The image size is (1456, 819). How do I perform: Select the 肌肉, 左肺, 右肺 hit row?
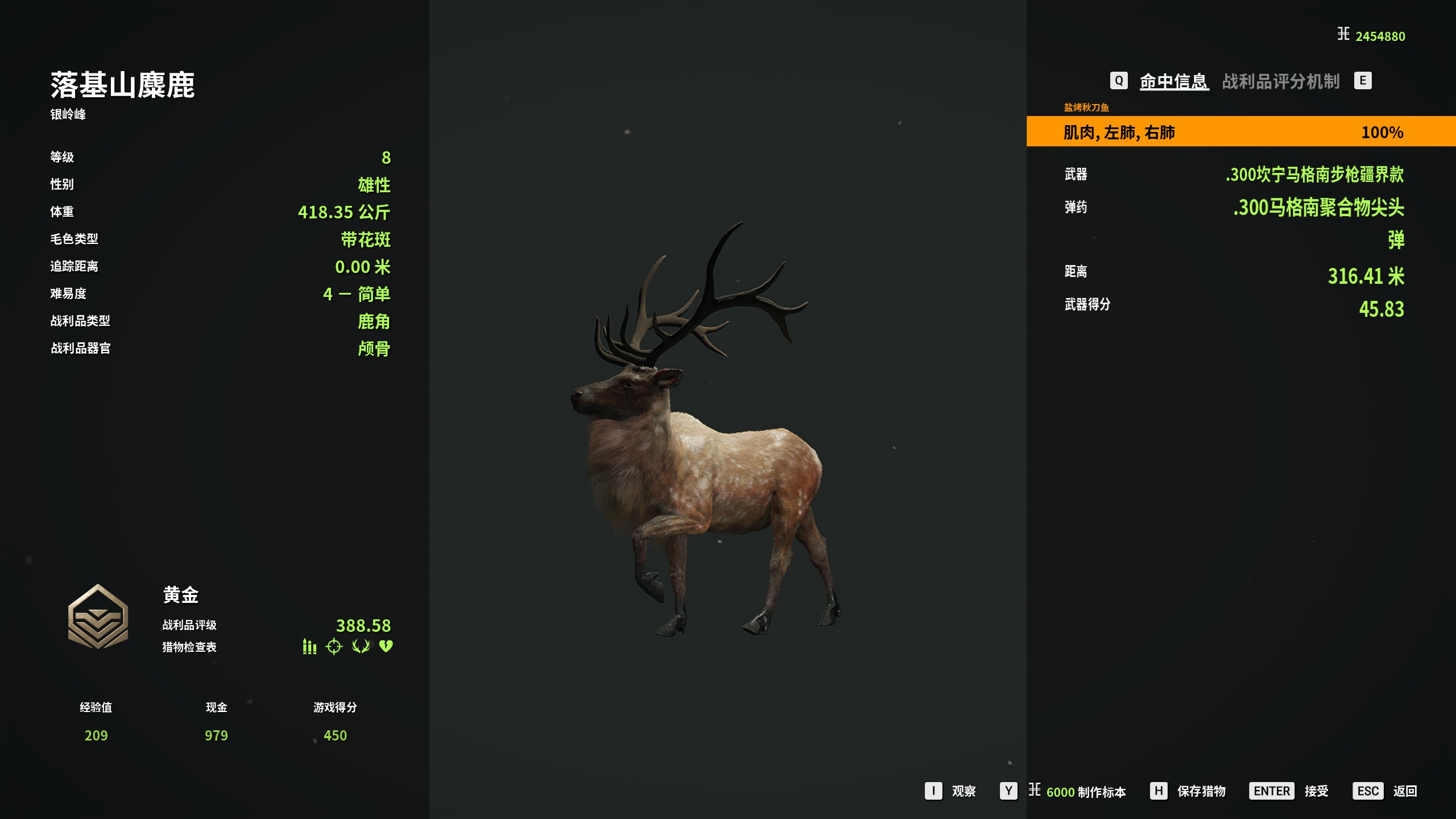pos(1240,132)
